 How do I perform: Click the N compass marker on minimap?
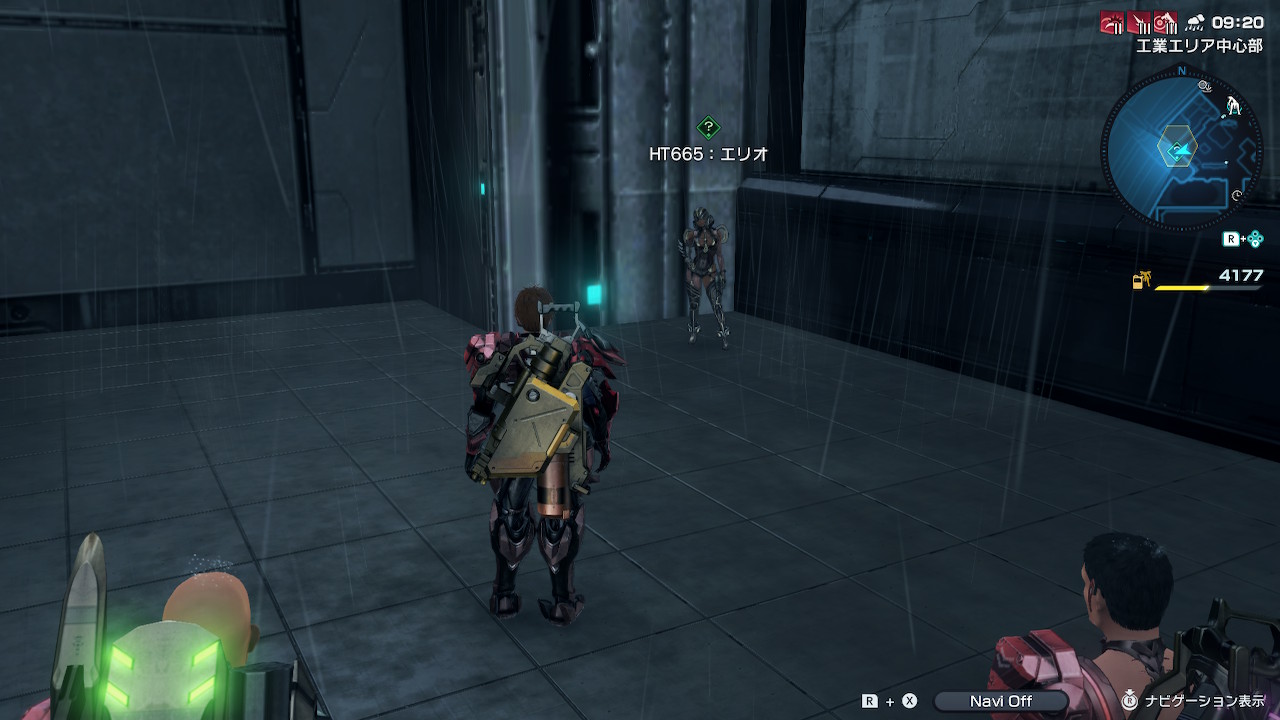point(1182,72)
